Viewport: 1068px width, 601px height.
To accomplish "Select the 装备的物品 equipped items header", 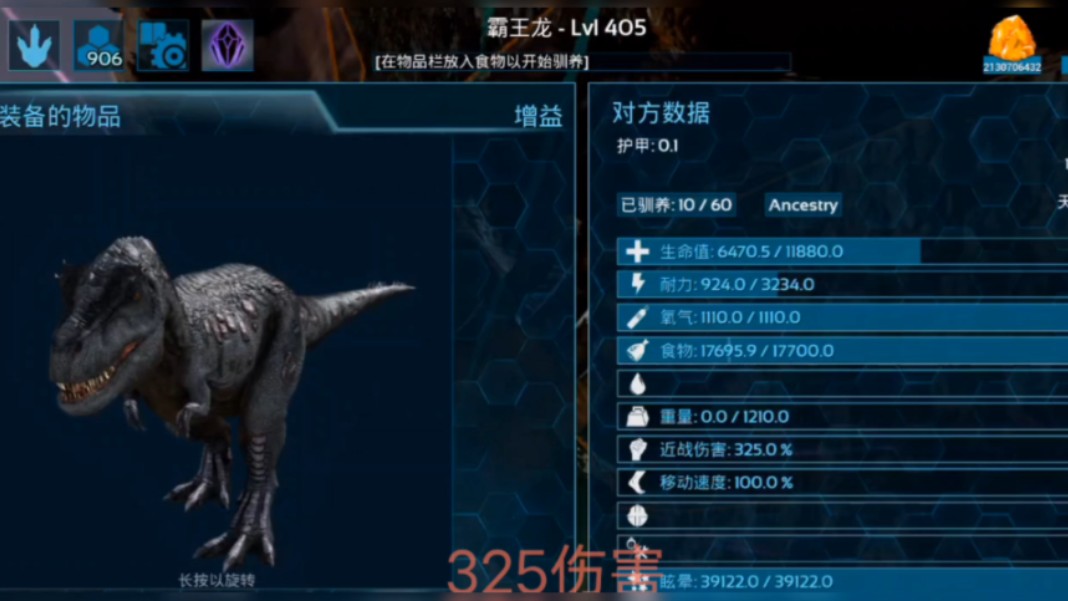I will pos(61,116).
